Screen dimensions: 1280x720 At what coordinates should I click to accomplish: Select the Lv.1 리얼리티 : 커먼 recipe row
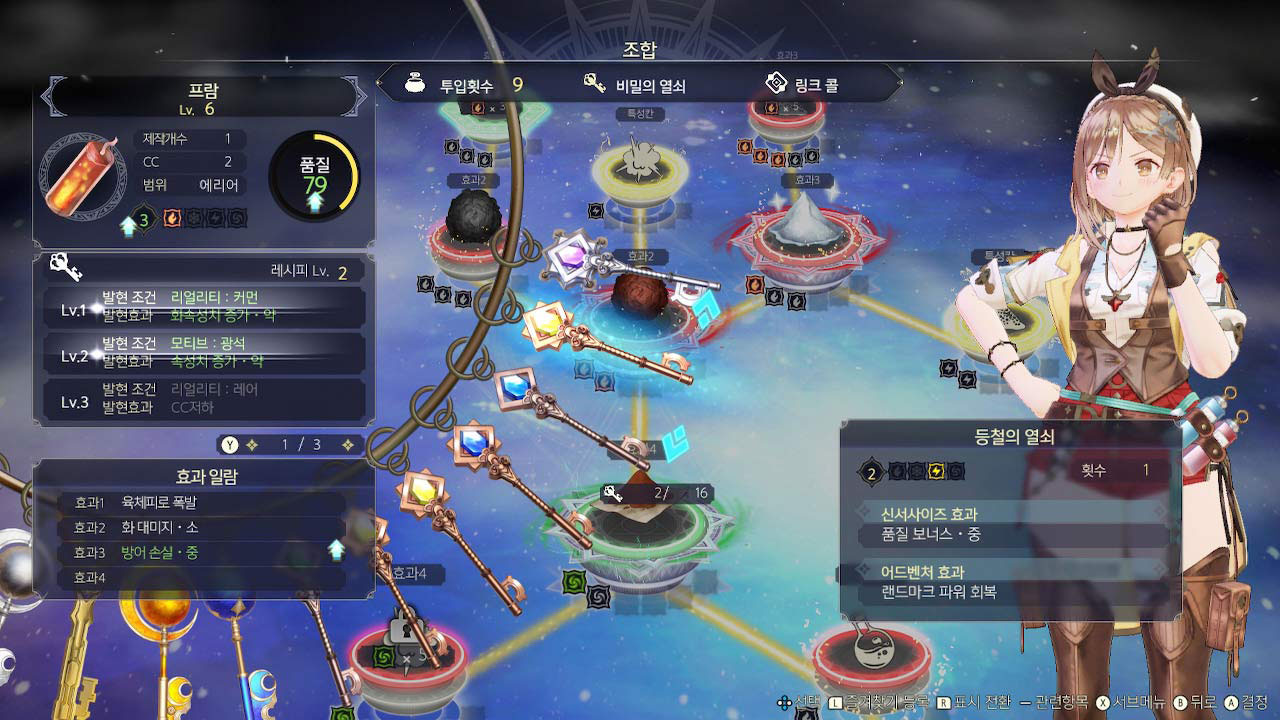(x=204, y=306)
